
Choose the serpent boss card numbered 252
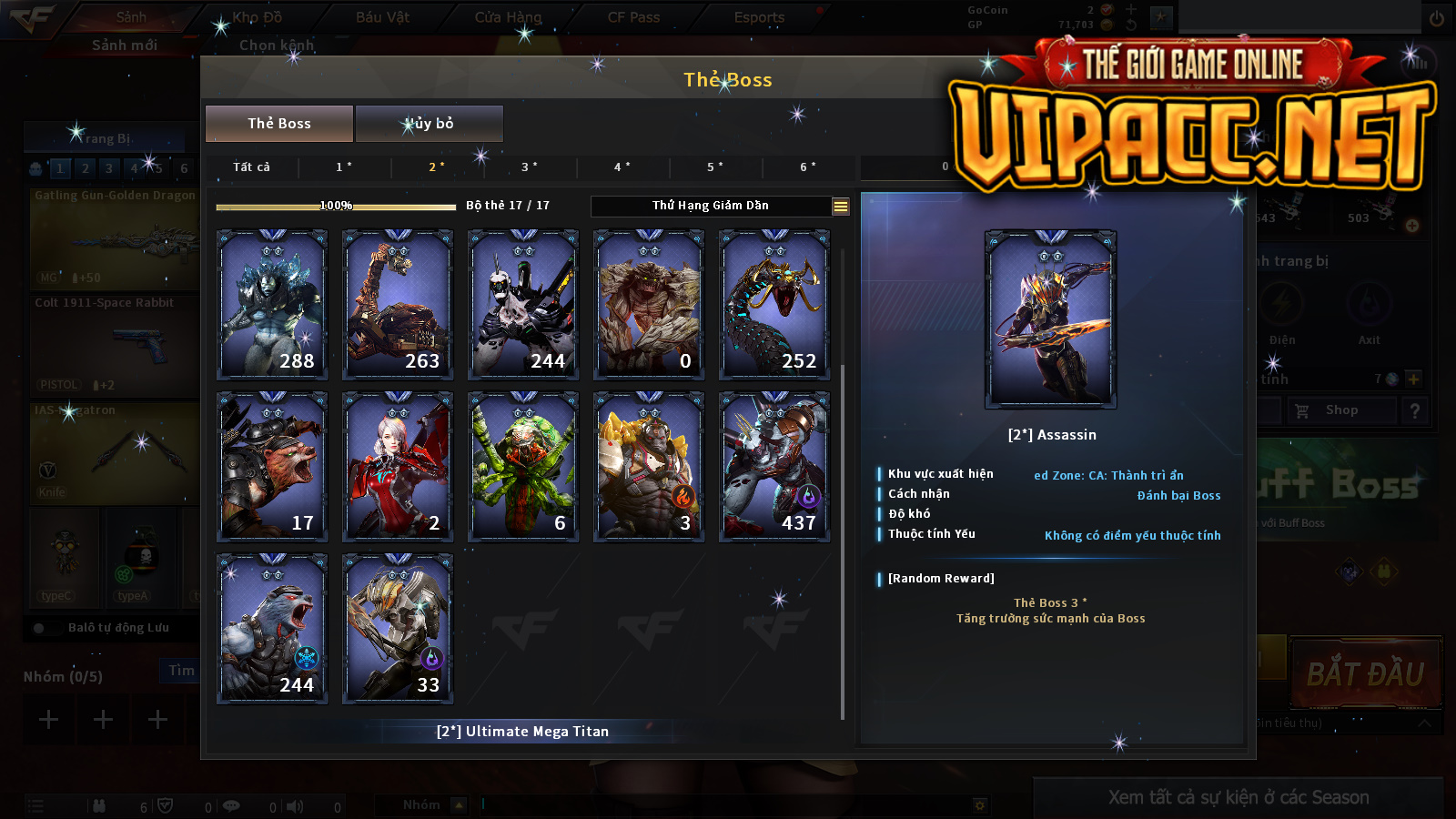coord(774,304)
